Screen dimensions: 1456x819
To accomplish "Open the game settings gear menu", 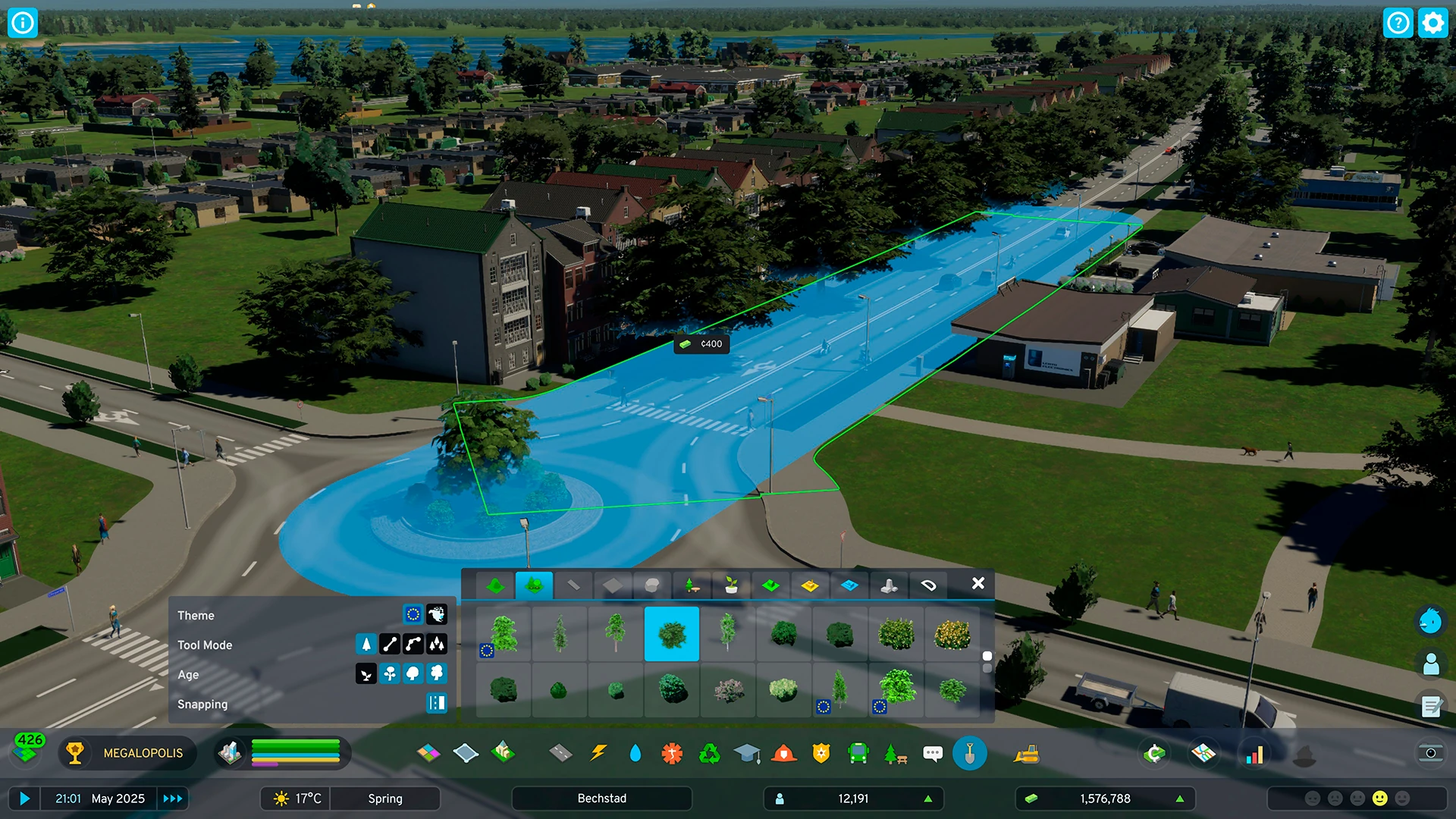I will (1432, 24).
